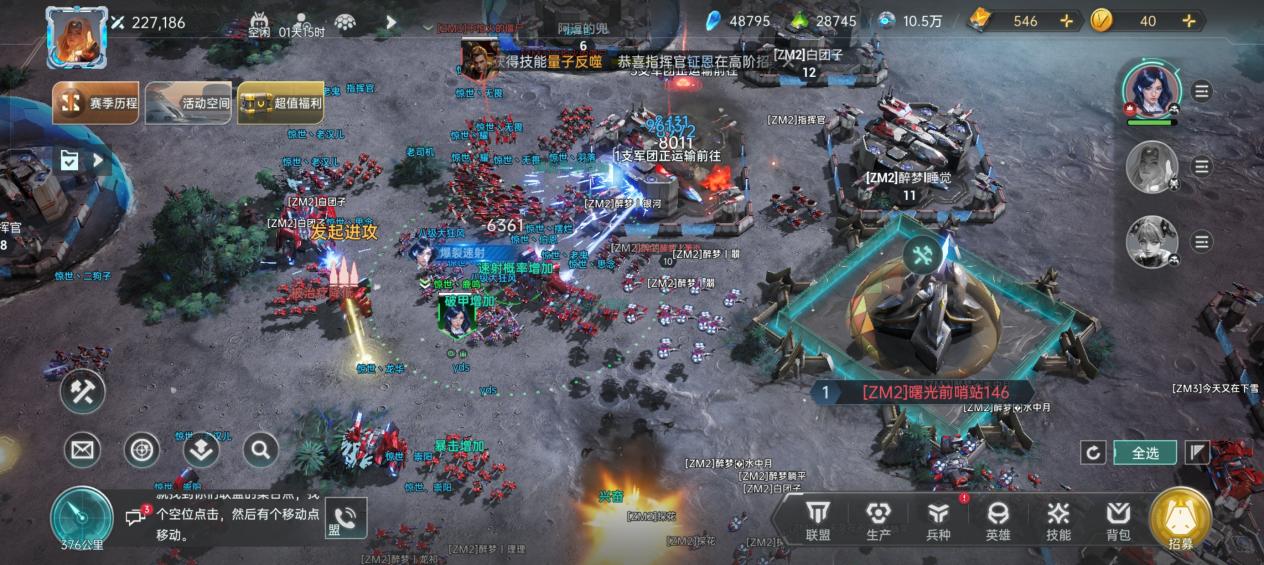Image resolution: width=1264 pixels, height=565 pixels.
Task: Open the 赛季历程 season progress panel
Action: point(97,103)
